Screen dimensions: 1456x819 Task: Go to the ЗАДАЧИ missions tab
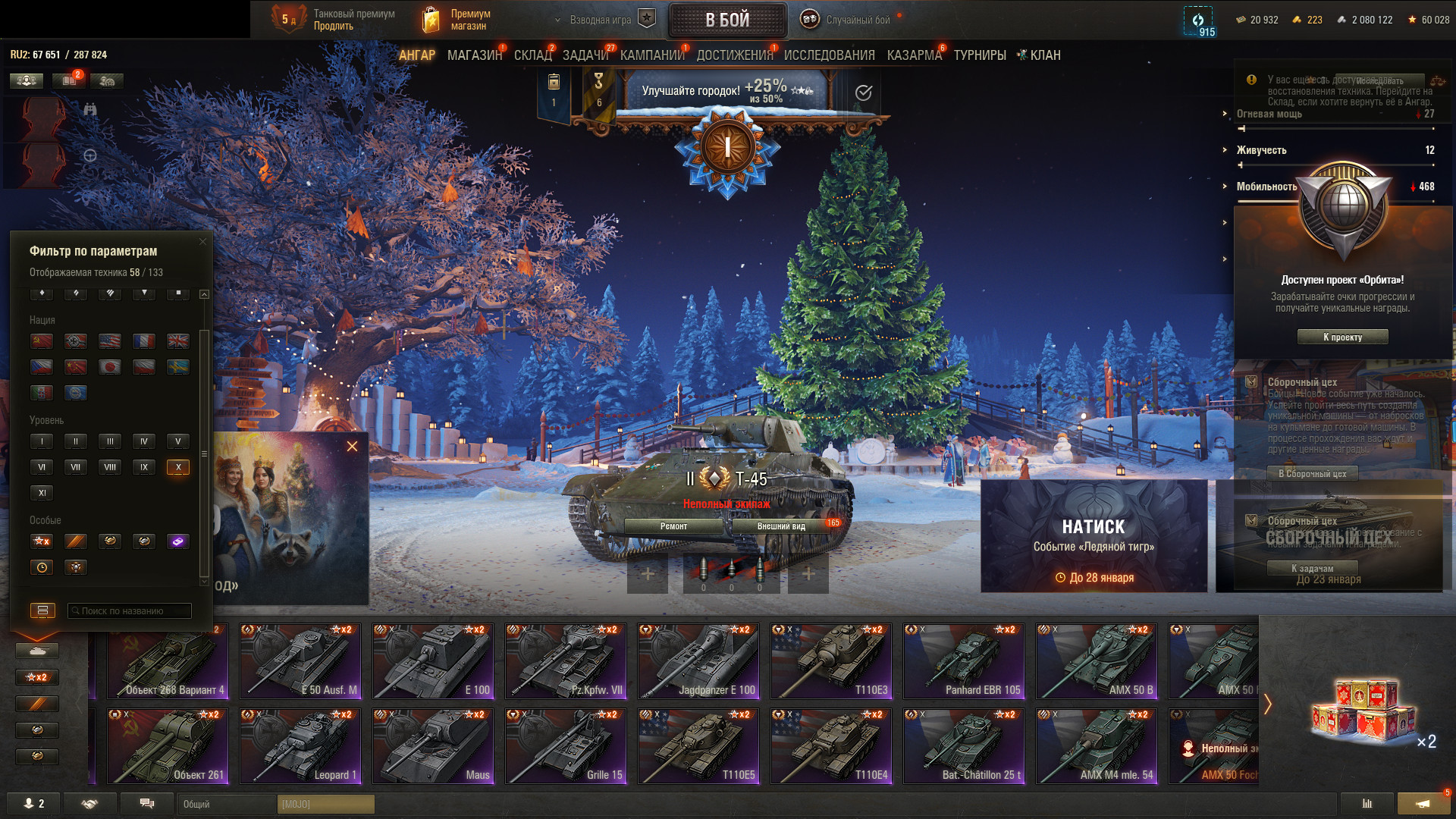(585, 55)
